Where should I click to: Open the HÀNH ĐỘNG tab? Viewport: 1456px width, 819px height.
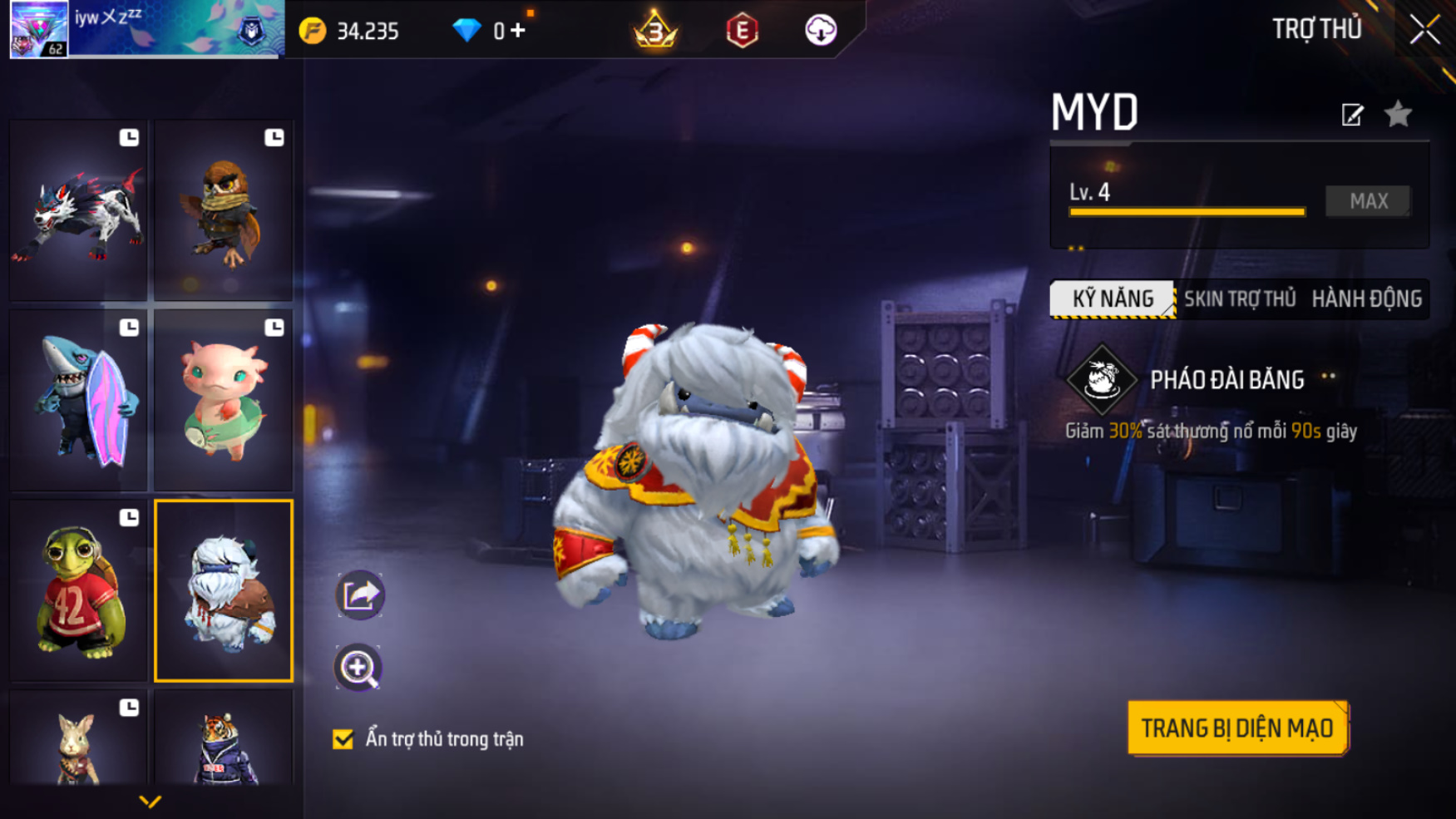point(1366,299)
